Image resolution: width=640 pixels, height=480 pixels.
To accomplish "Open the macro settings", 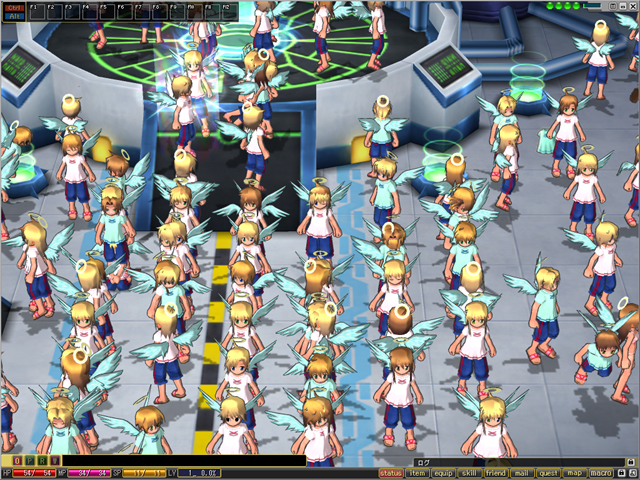I will point(600,473).
